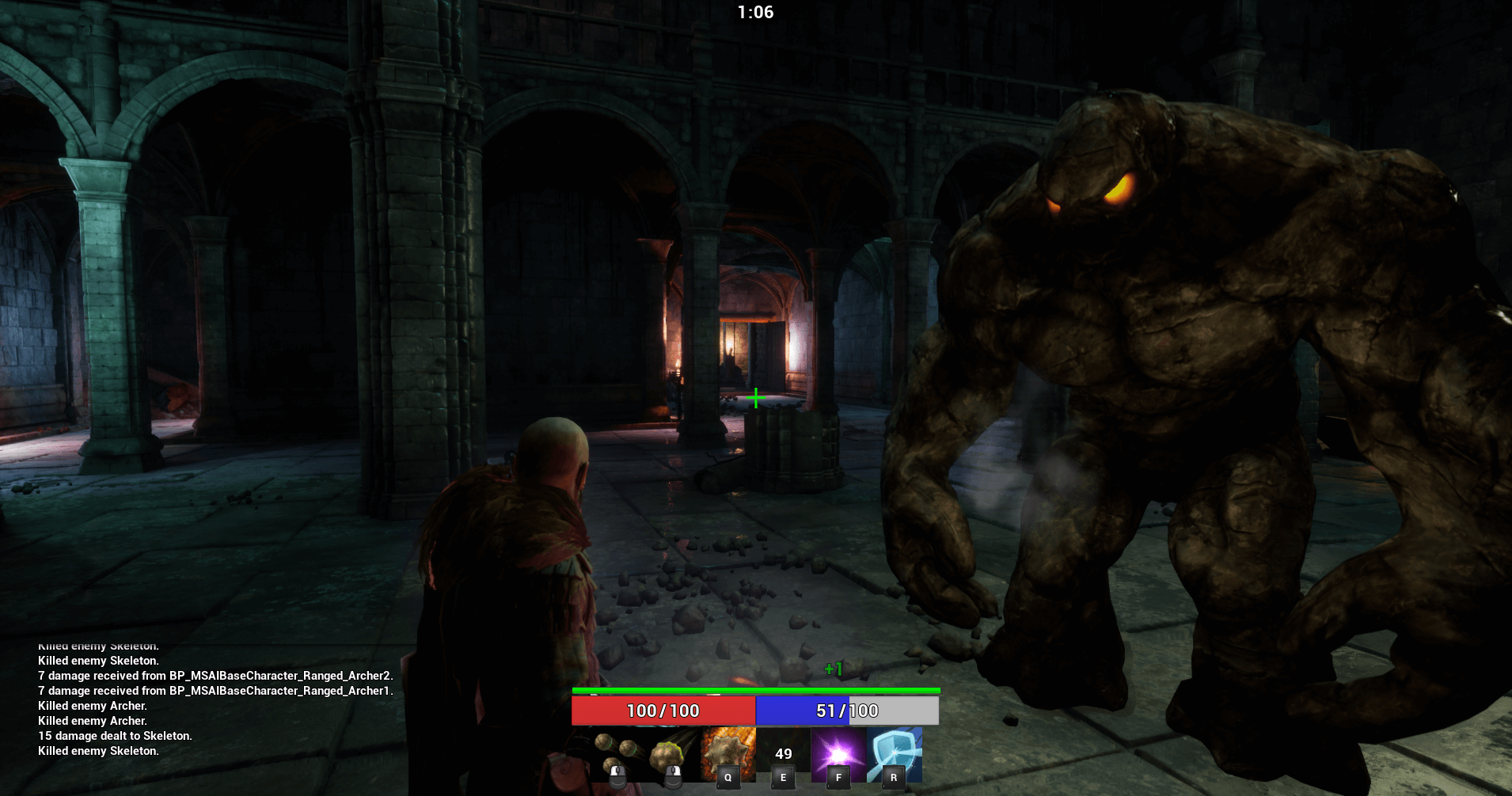Image resolution: width=1512 pixels, height=796 pixels.
Task: Activate the blue ice shield ability
Action: pyautogui.click(x=894, y=755)
